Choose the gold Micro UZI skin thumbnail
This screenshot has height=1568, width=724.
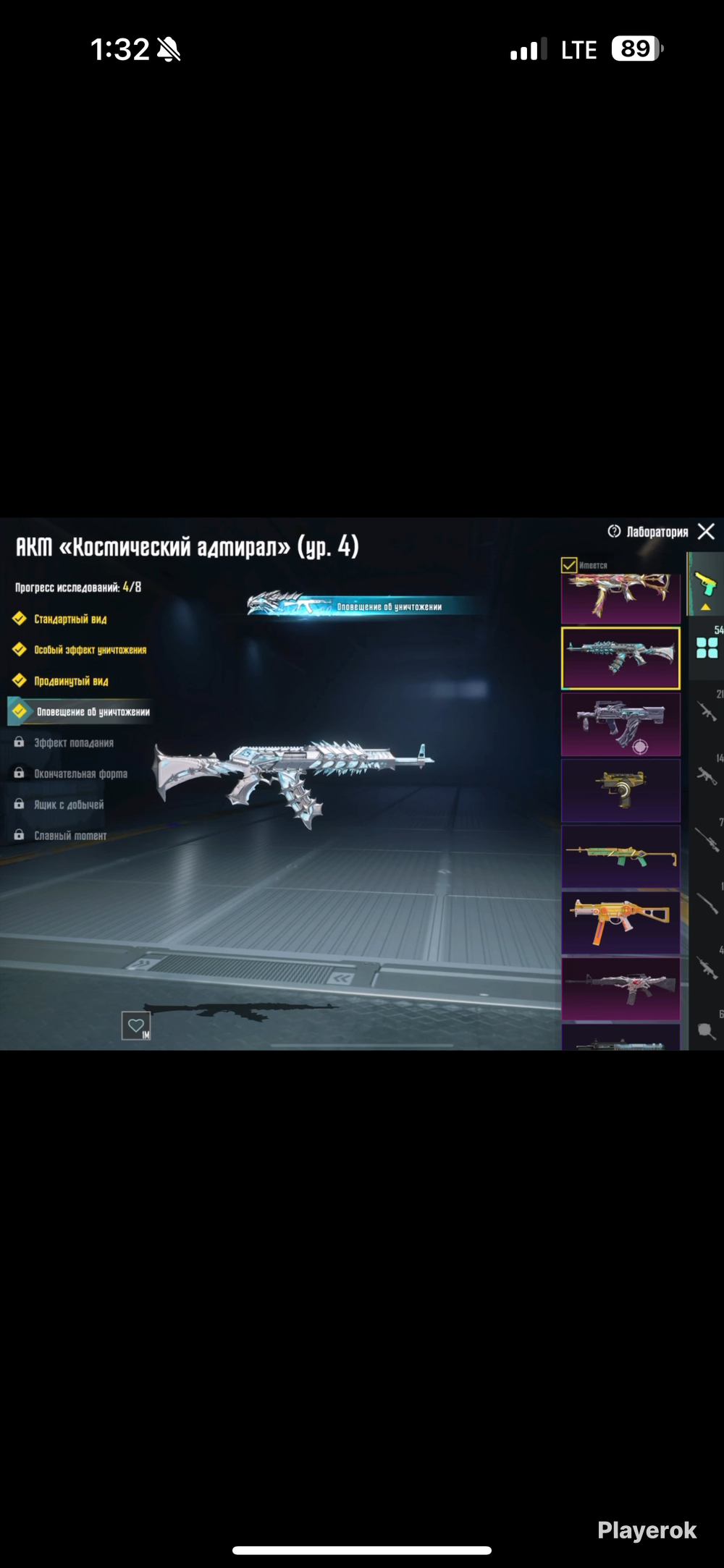point(620,790)
